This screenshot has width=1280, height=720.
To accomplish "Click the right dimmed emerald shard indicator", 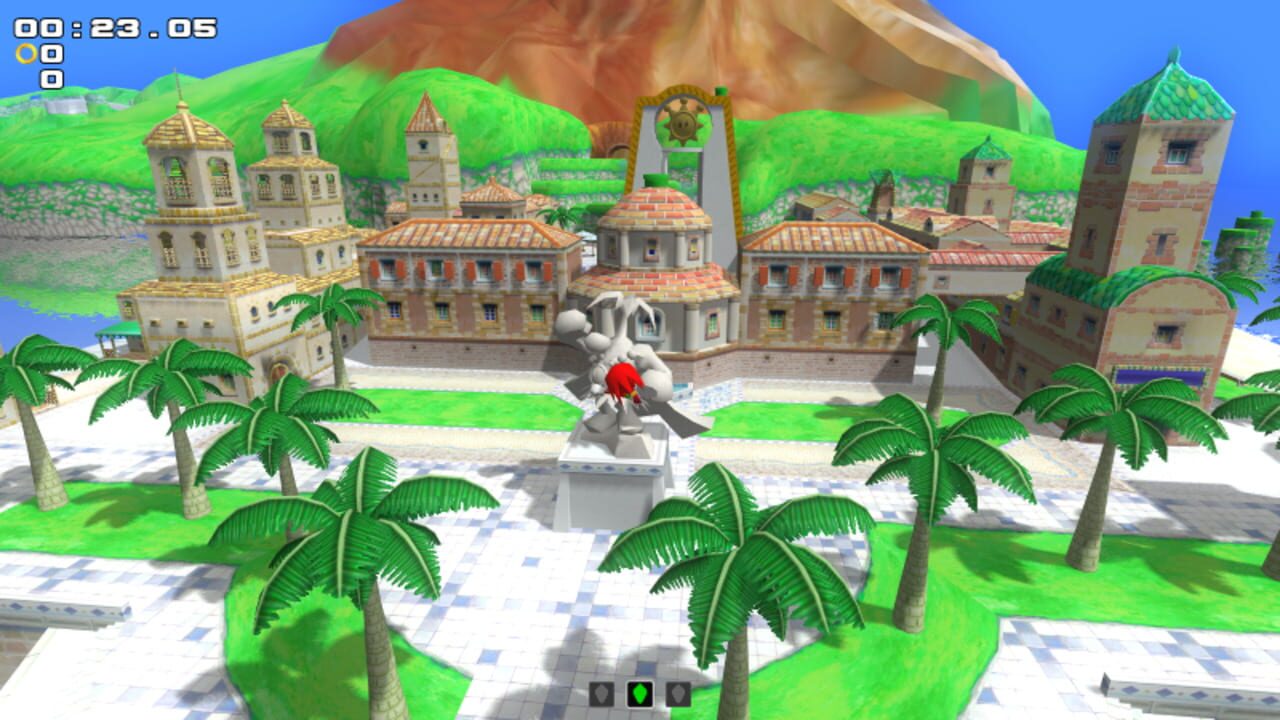I will (678, 694).
